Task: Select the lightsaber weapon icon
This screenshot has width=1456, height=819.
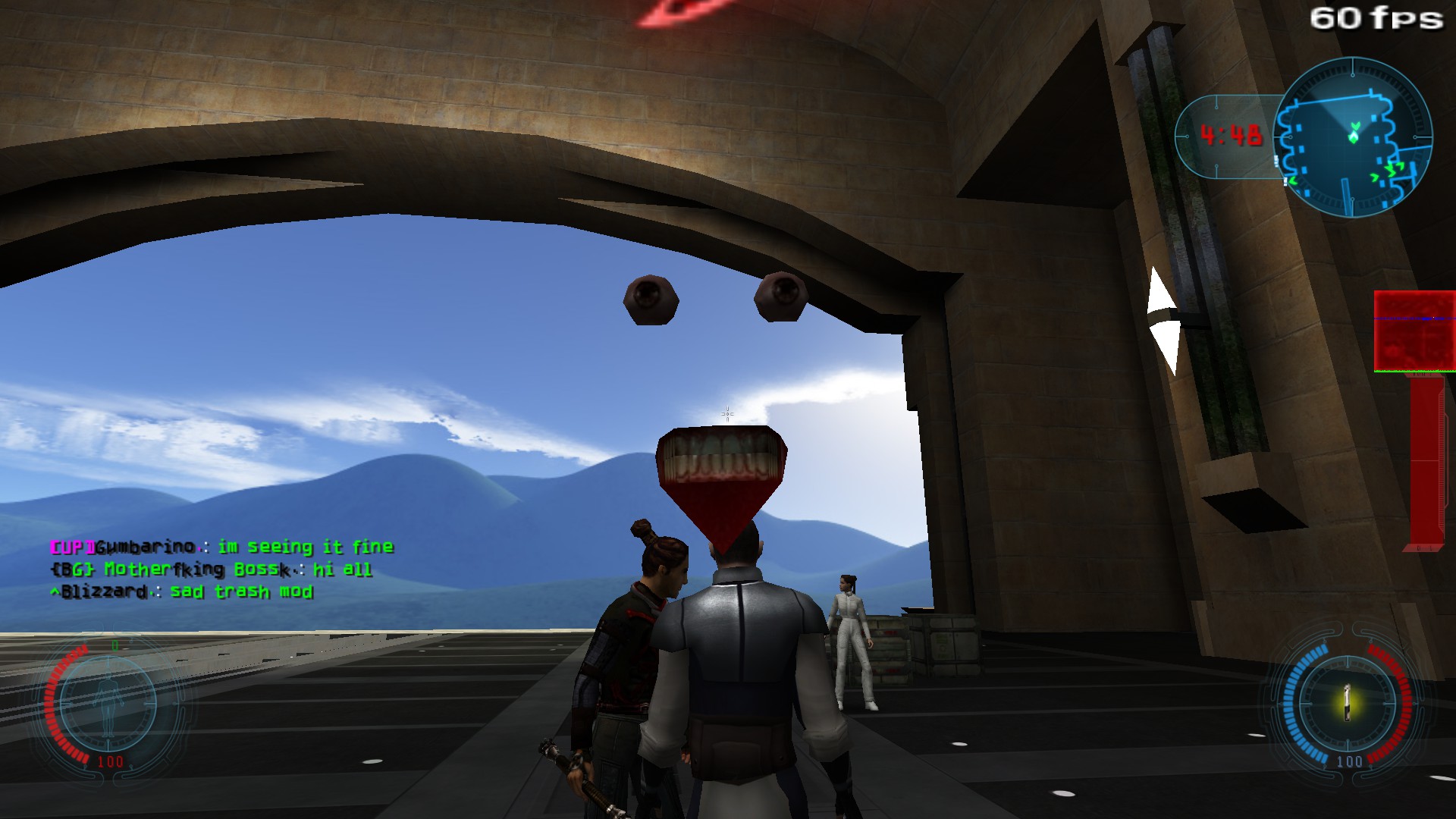Action: tap(1348, 703)
